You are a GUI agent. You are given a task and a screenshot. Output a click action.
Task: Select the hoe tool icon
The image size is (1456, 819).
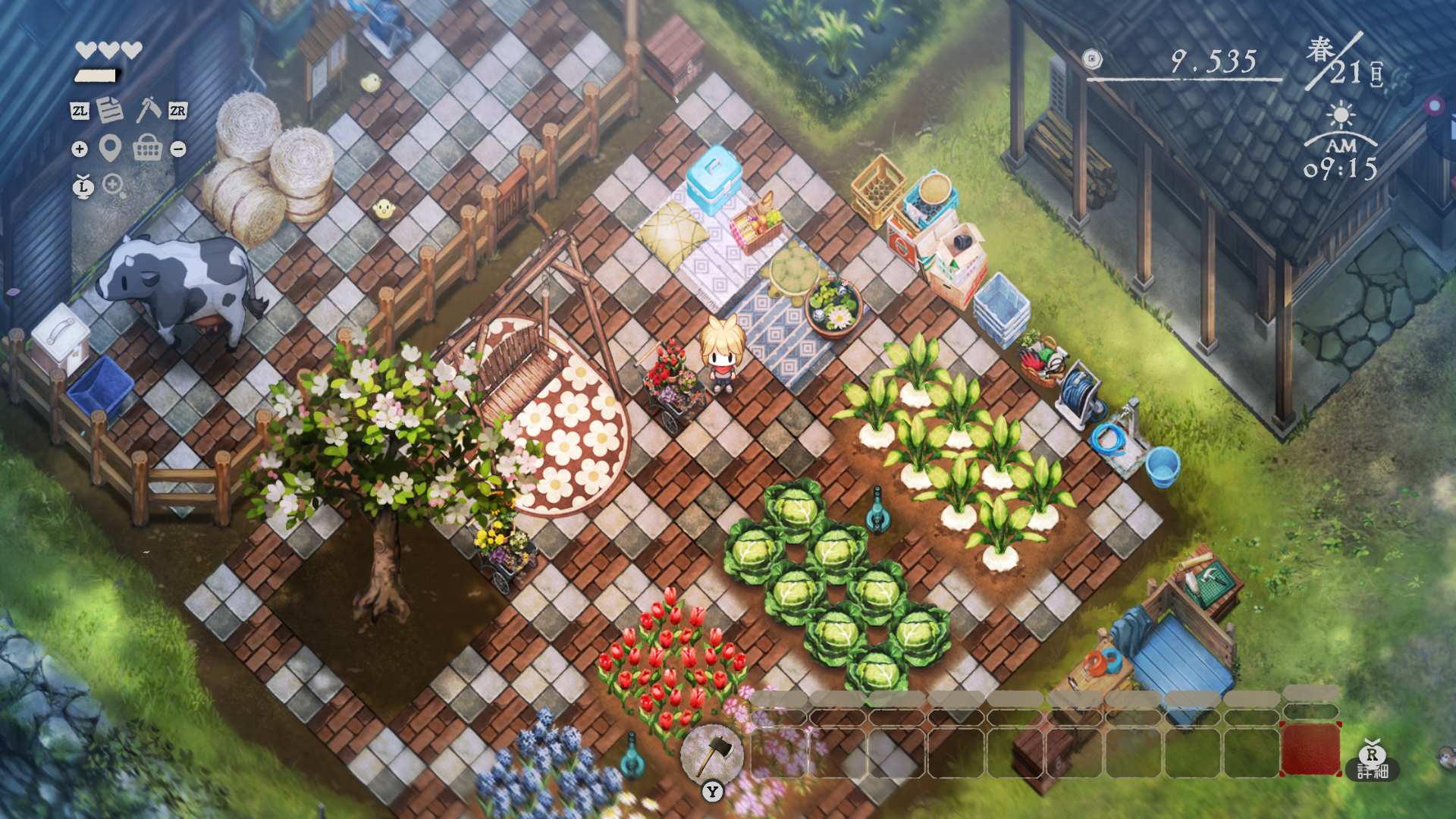click(x=148, y=109)
